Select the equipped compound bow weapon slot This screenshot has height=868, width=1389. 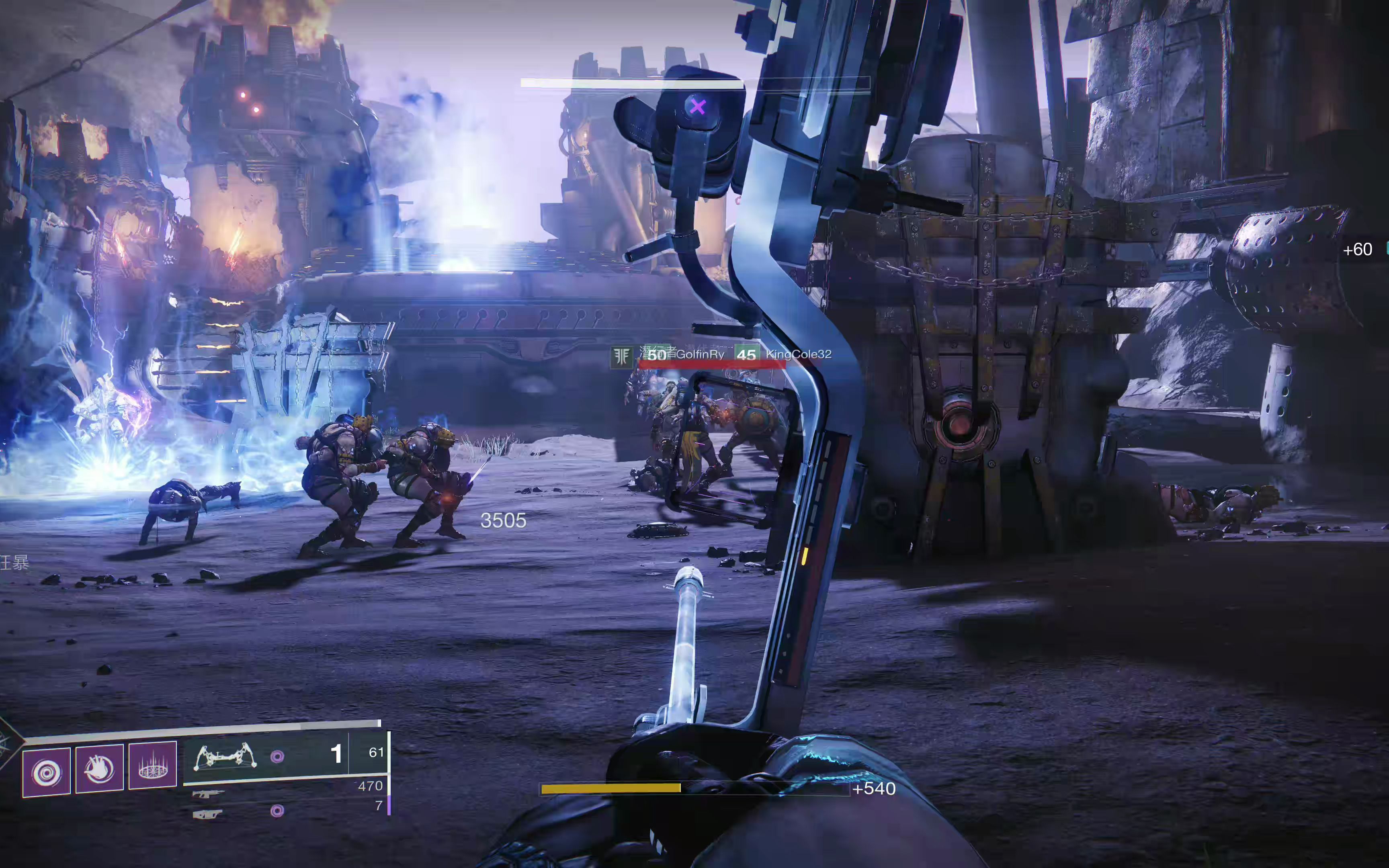tap(225, 757)
